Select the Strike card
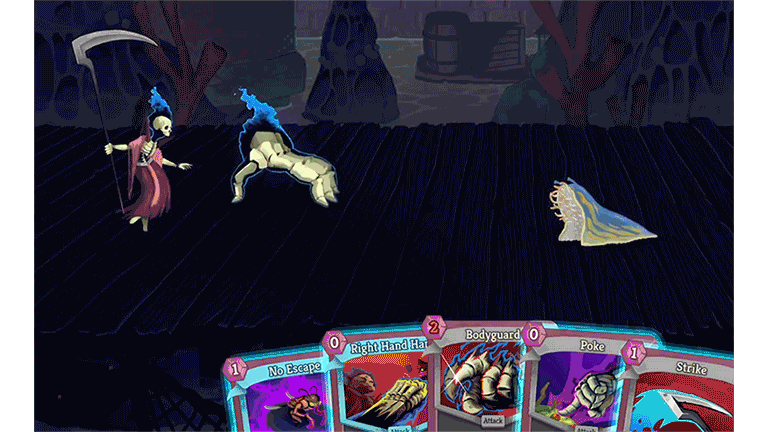 (683, 397)
